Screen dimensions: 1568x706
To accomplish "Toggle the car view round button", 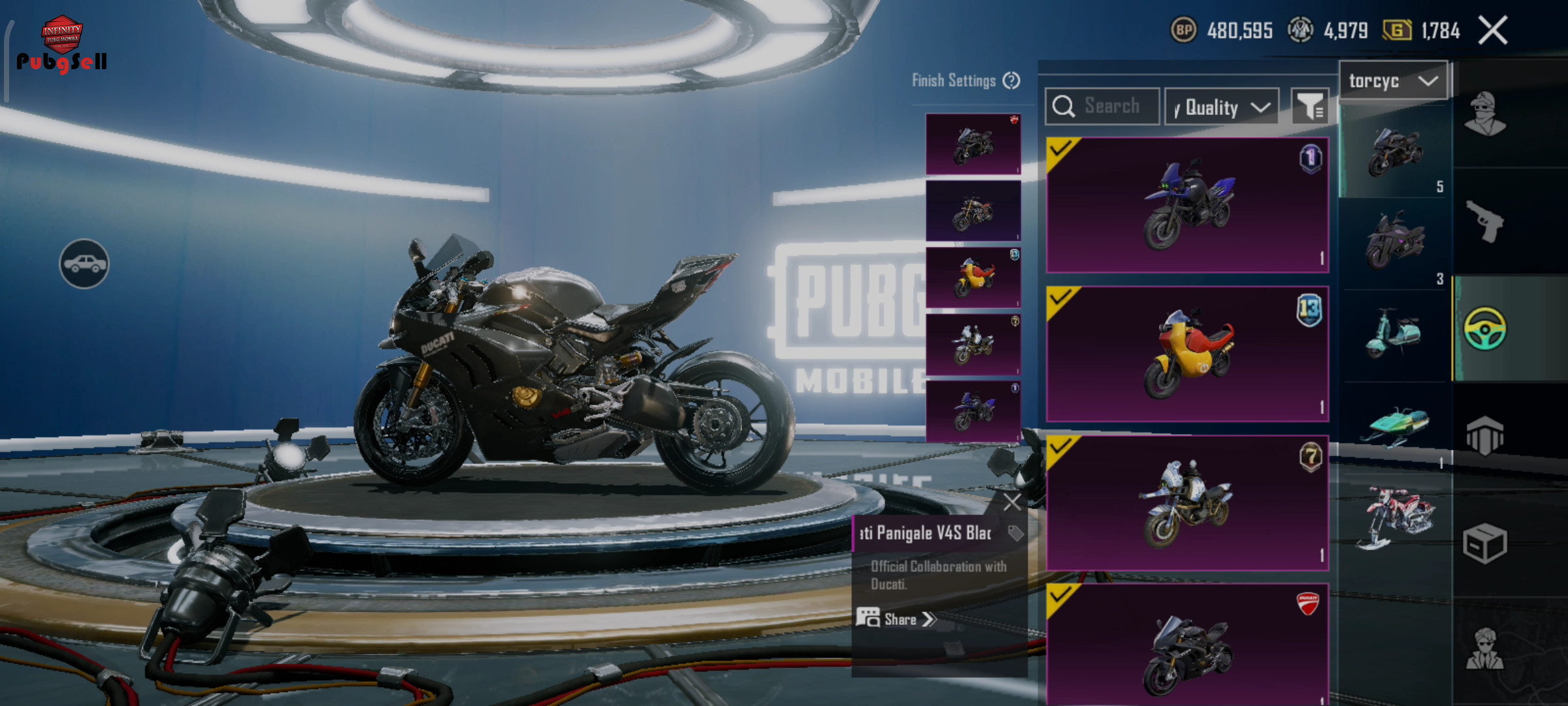I will pos(84,263).
